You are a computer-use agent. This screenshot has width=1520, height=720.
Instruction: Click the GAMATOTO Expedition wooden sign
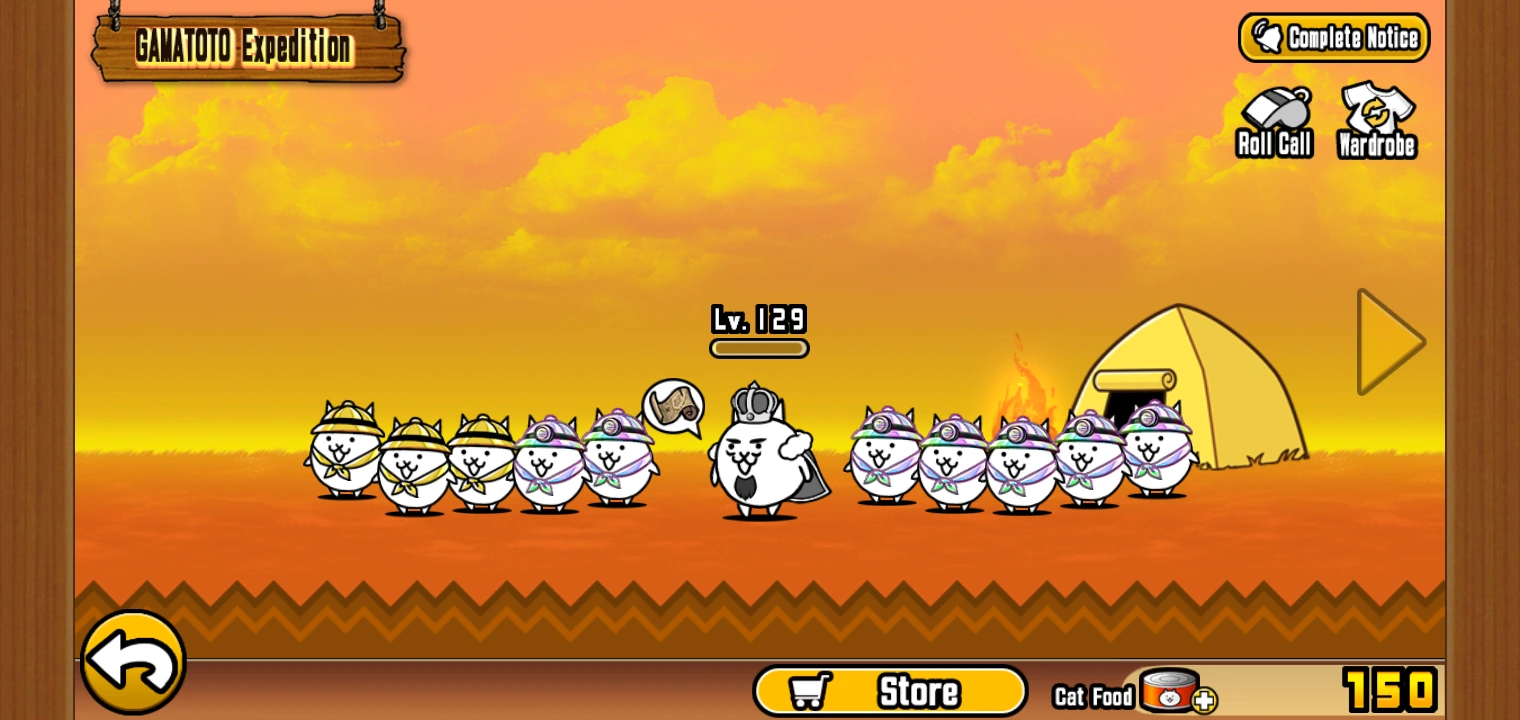[x=247, y=45]
